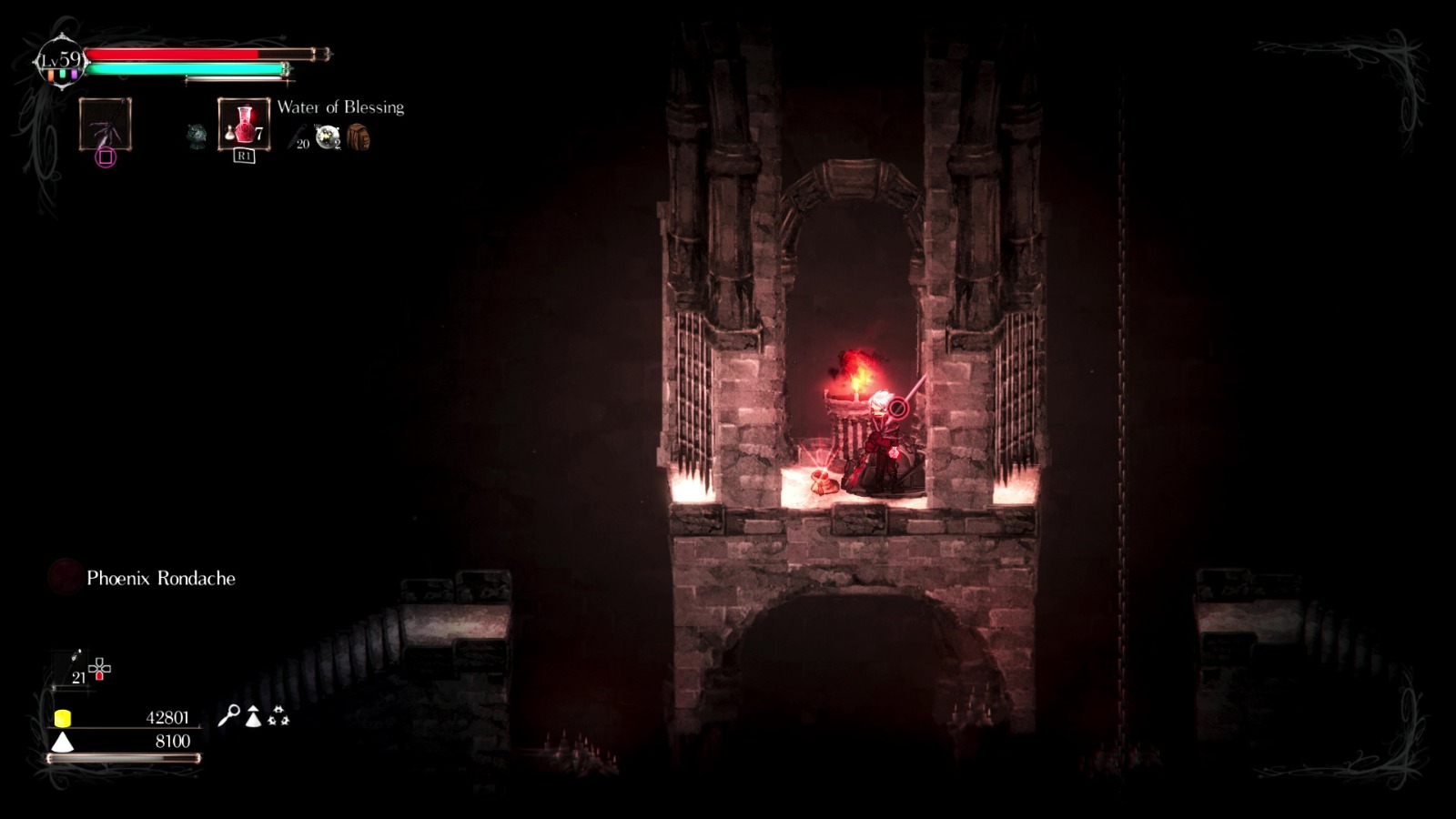The image size is (1456, 819).
Task: Click the arrow ammo icon above the 21
Action: [75, 657]
